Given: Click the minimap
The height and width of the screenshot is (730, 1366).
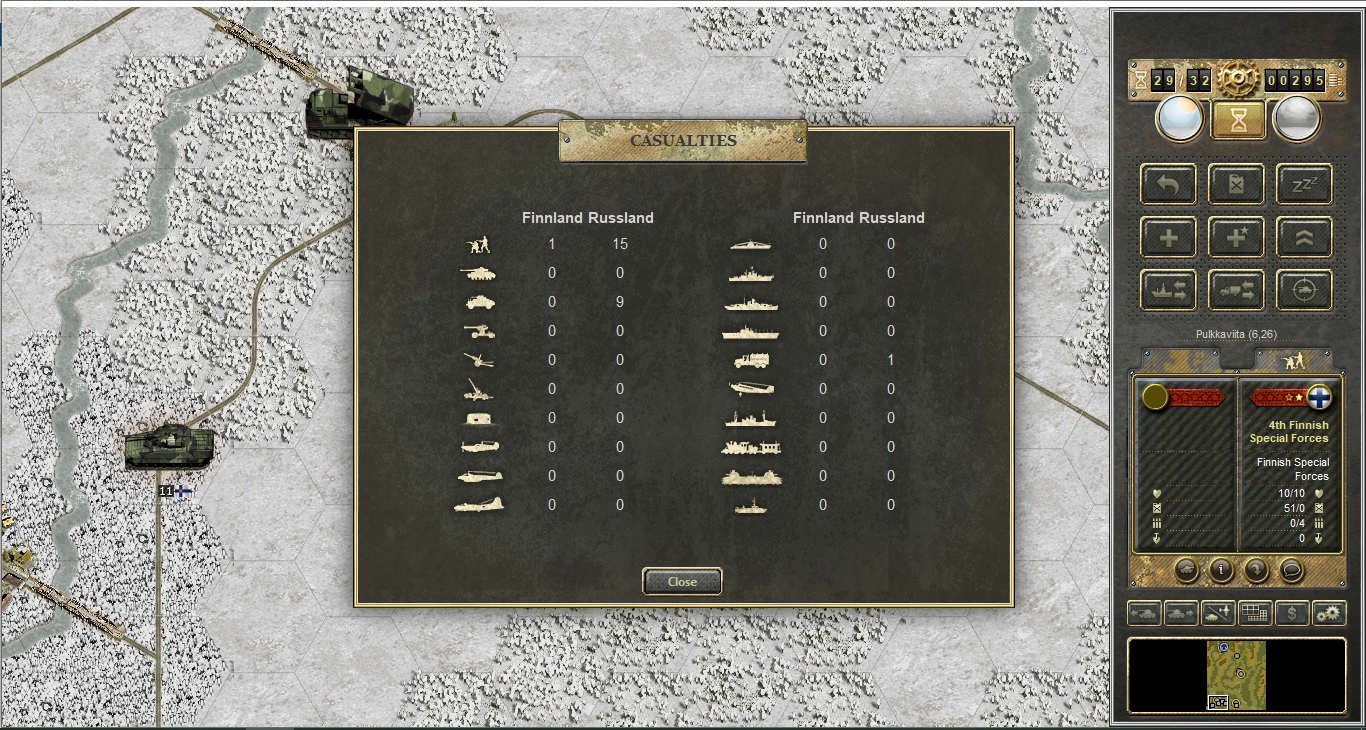Looking at the screenshot, I should pos(1238,675).
